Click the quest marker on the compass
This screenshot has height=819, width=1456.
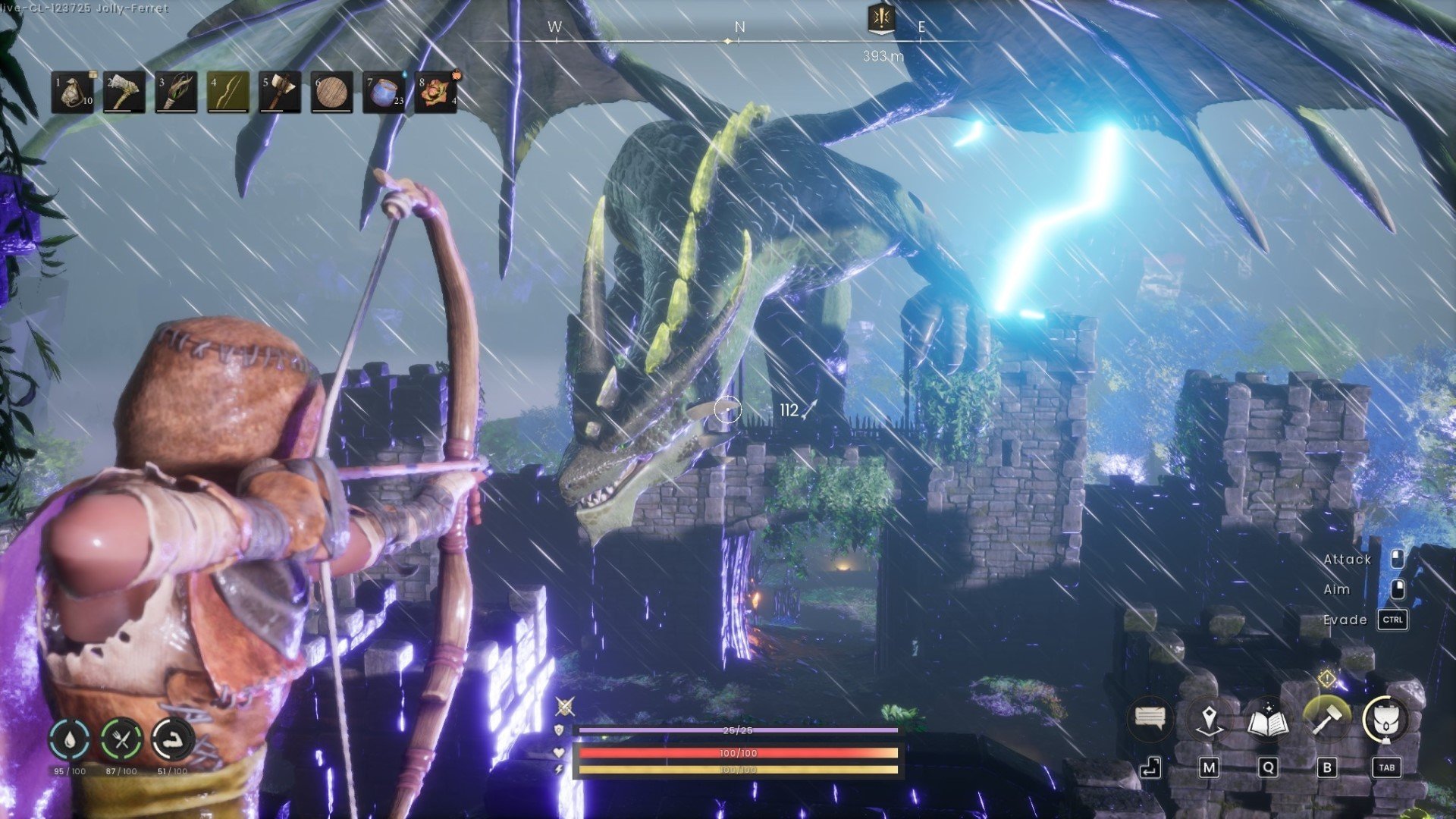click(x=880, y=19)
